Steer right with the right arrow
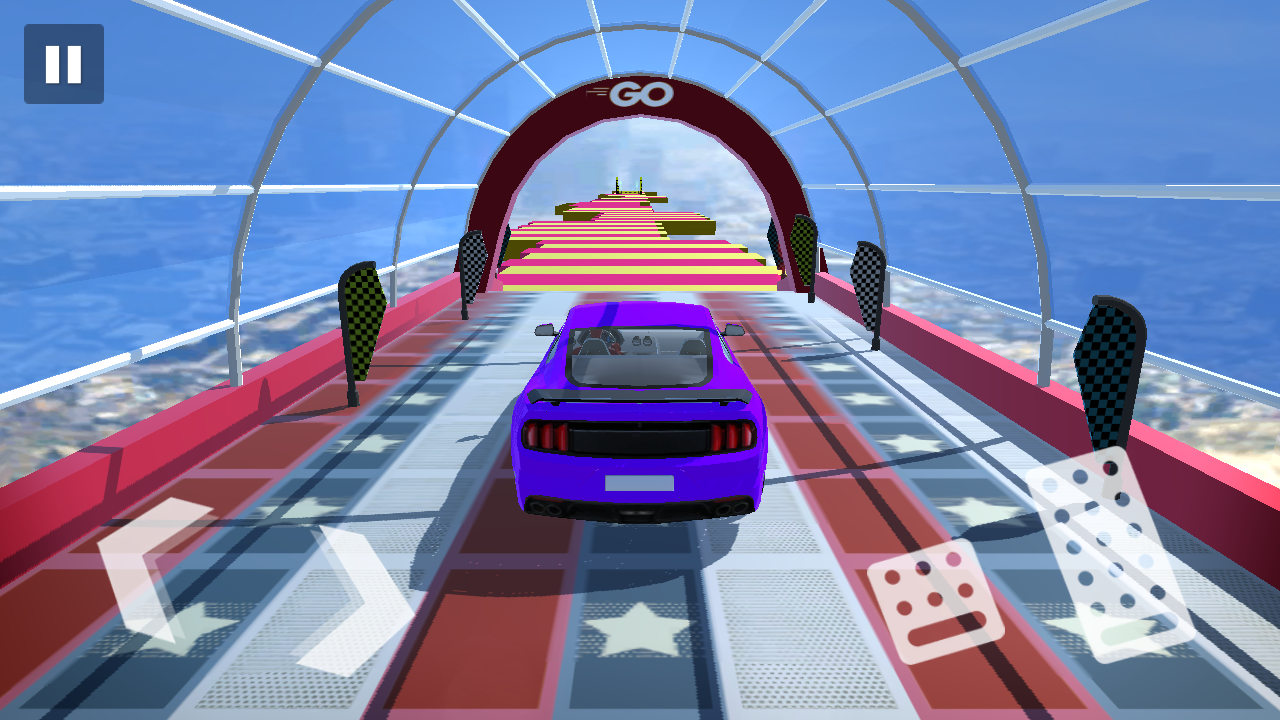Viewport: 1280px width, 720px height. click(x=358, y=600)
